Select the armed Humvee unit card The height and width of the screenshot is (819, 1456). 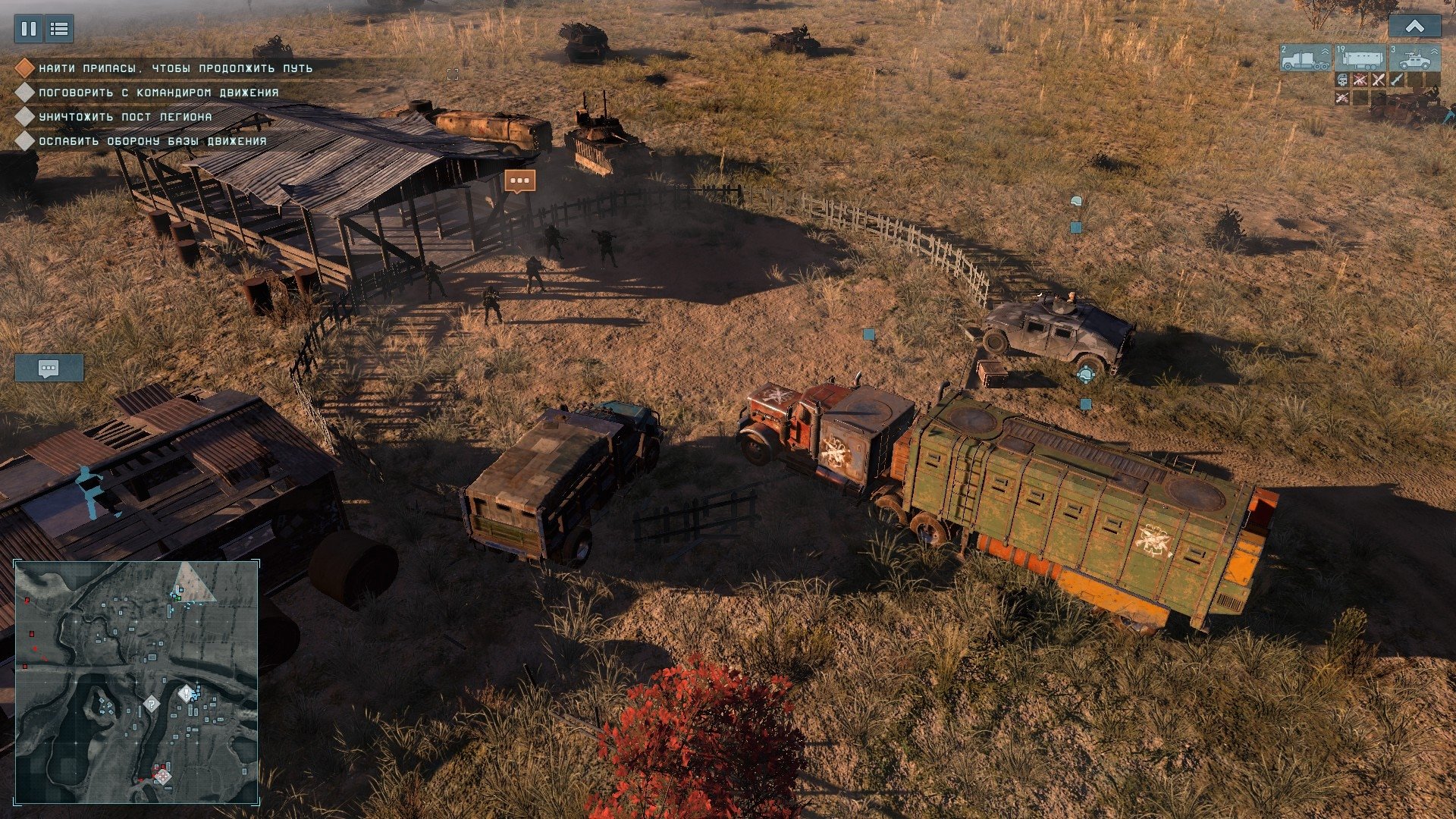(x=1414, y=58)
